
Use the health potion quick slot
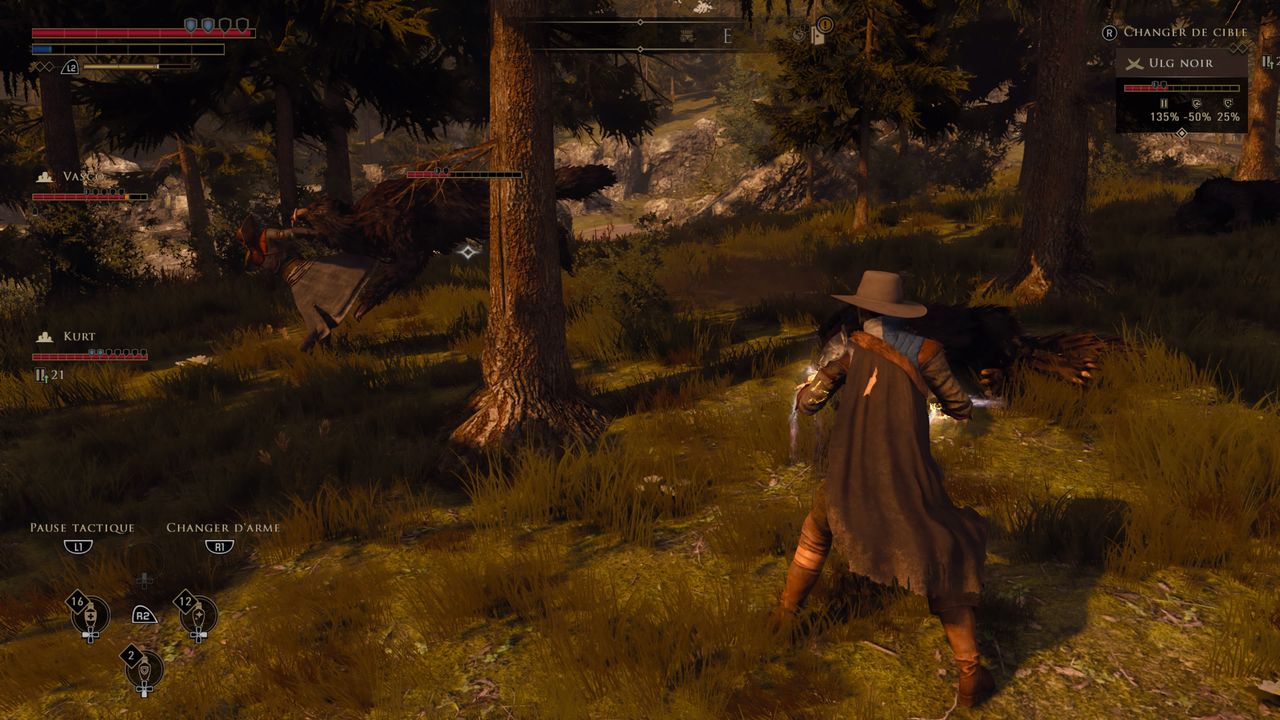89,615
